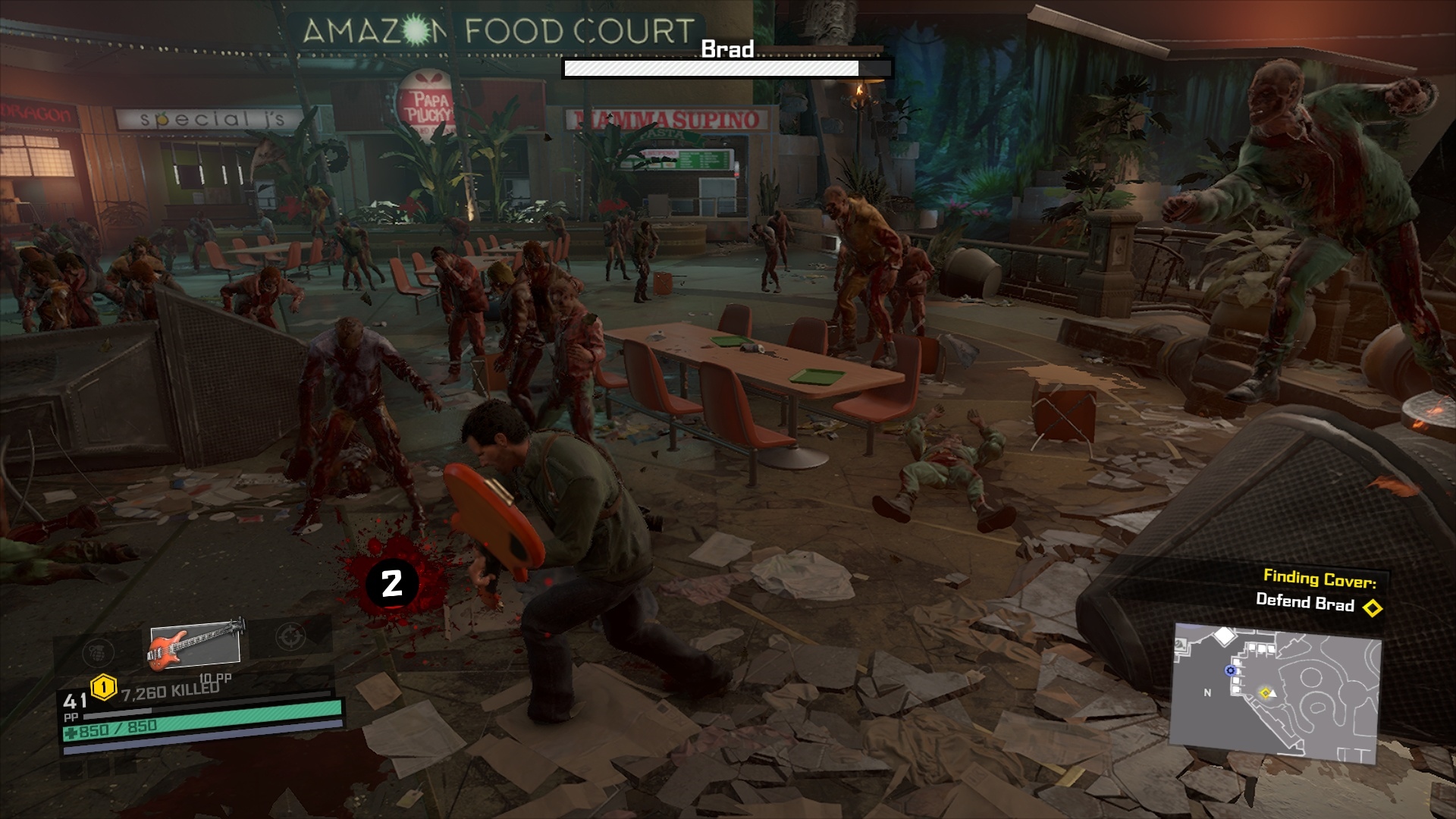Click the blue gear marker on the minimap
1456x819 pixels.
coord(1230,670)
